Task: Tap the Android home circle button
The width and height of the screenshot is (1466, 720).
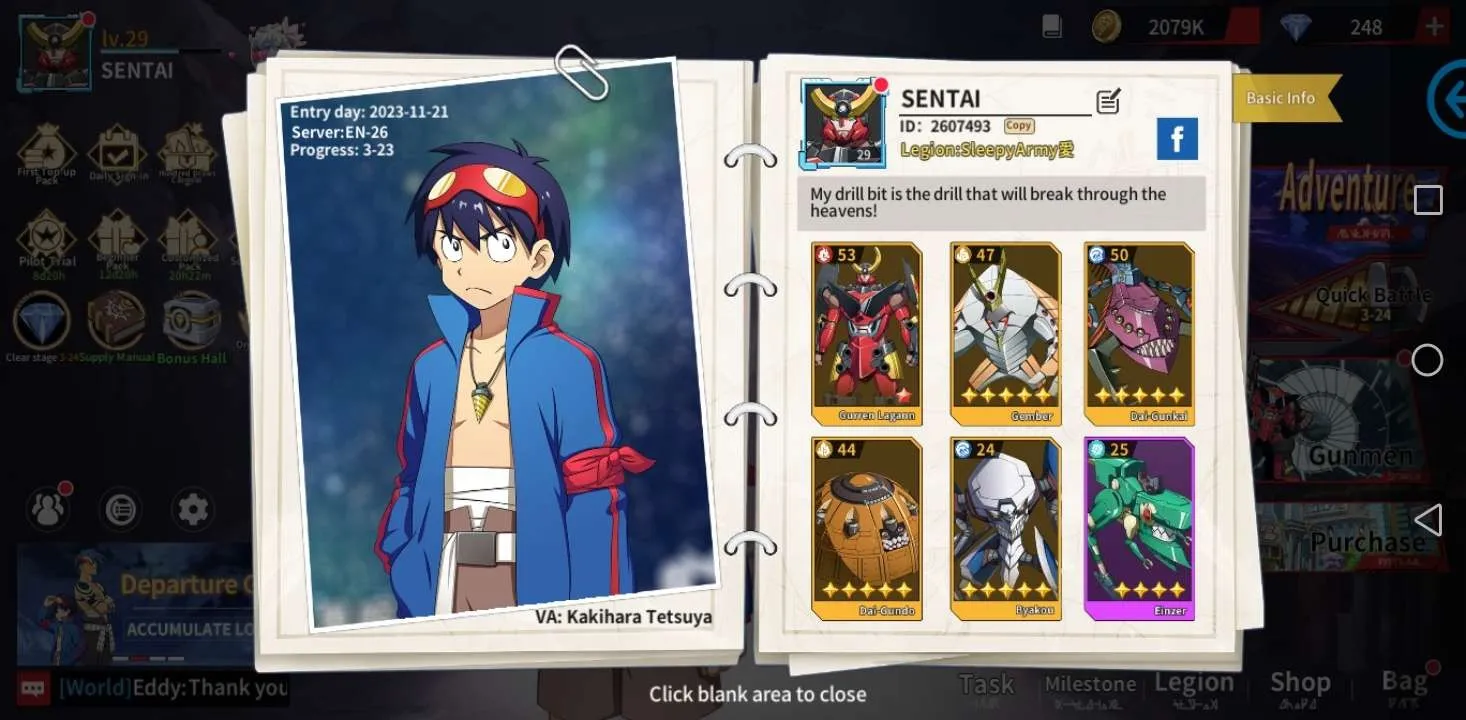Action: point(1427,360)
